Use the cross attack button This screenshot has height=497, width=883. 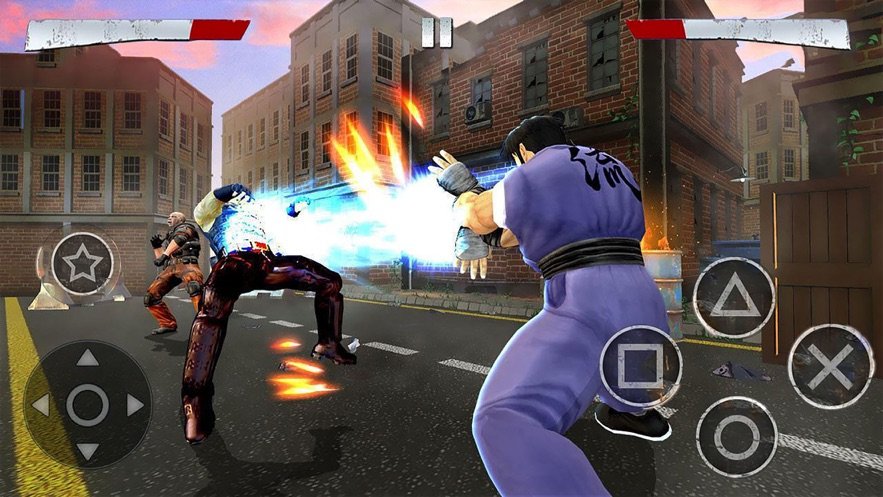click(x=830, y=366)
